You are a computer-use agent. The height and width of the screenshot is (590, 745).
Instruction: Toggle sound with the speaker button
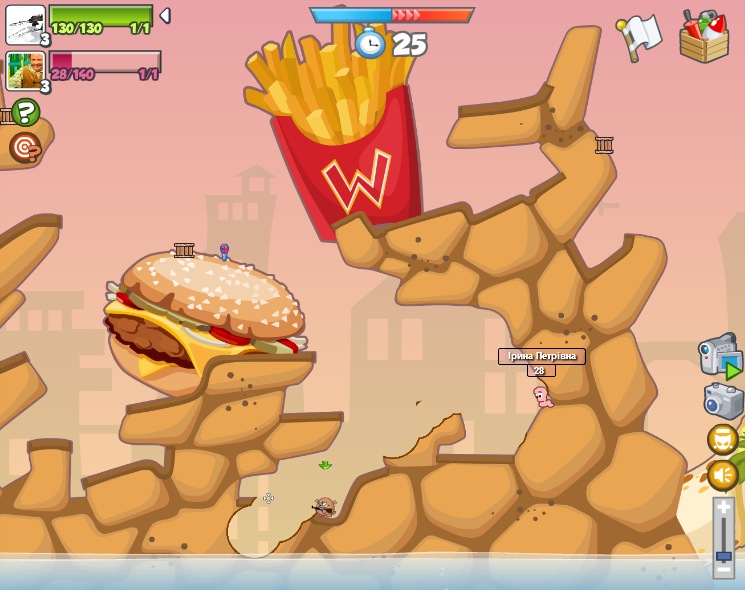723,475
